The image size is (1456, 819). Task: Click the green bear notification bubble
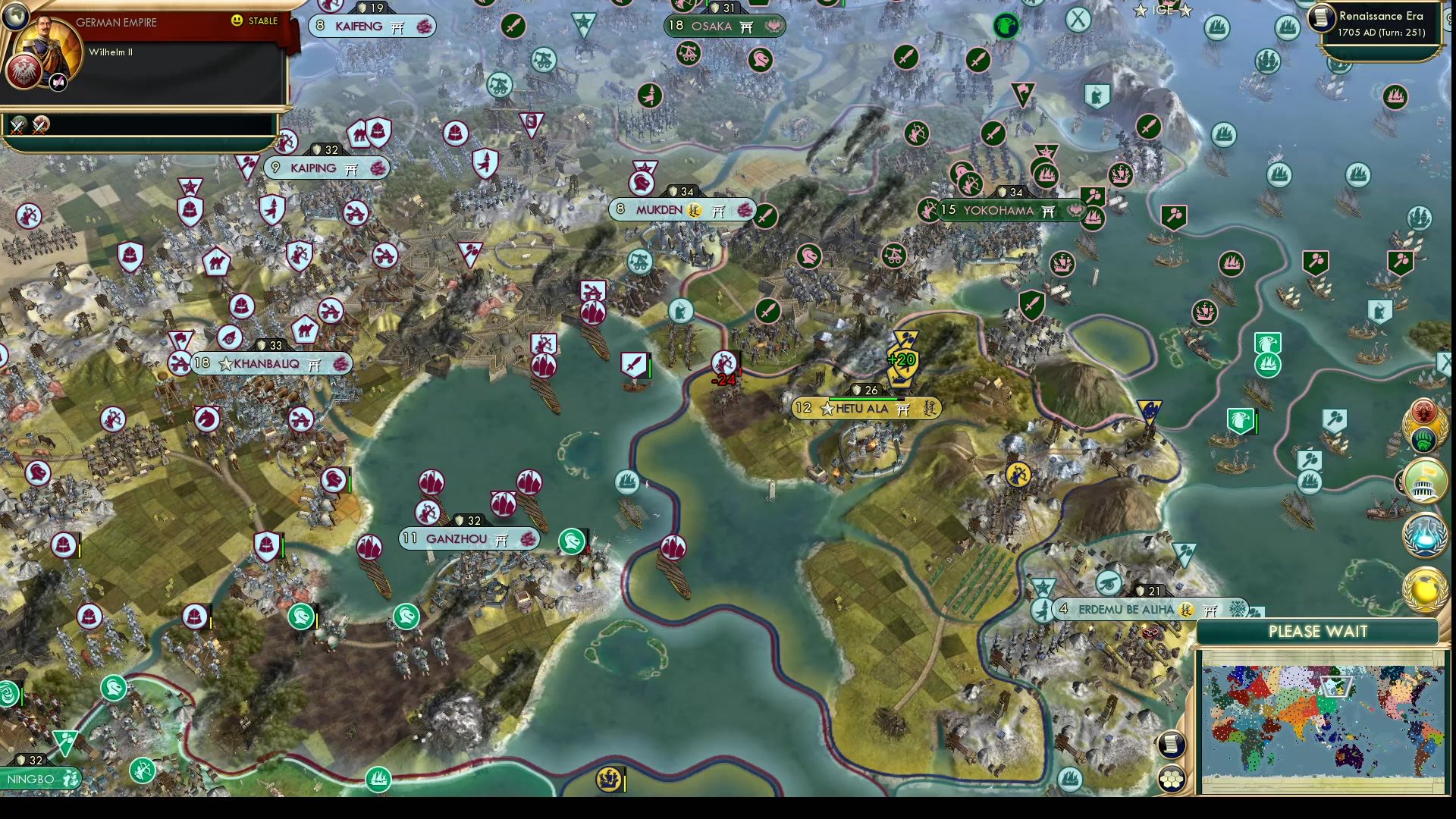point(1423,440)
